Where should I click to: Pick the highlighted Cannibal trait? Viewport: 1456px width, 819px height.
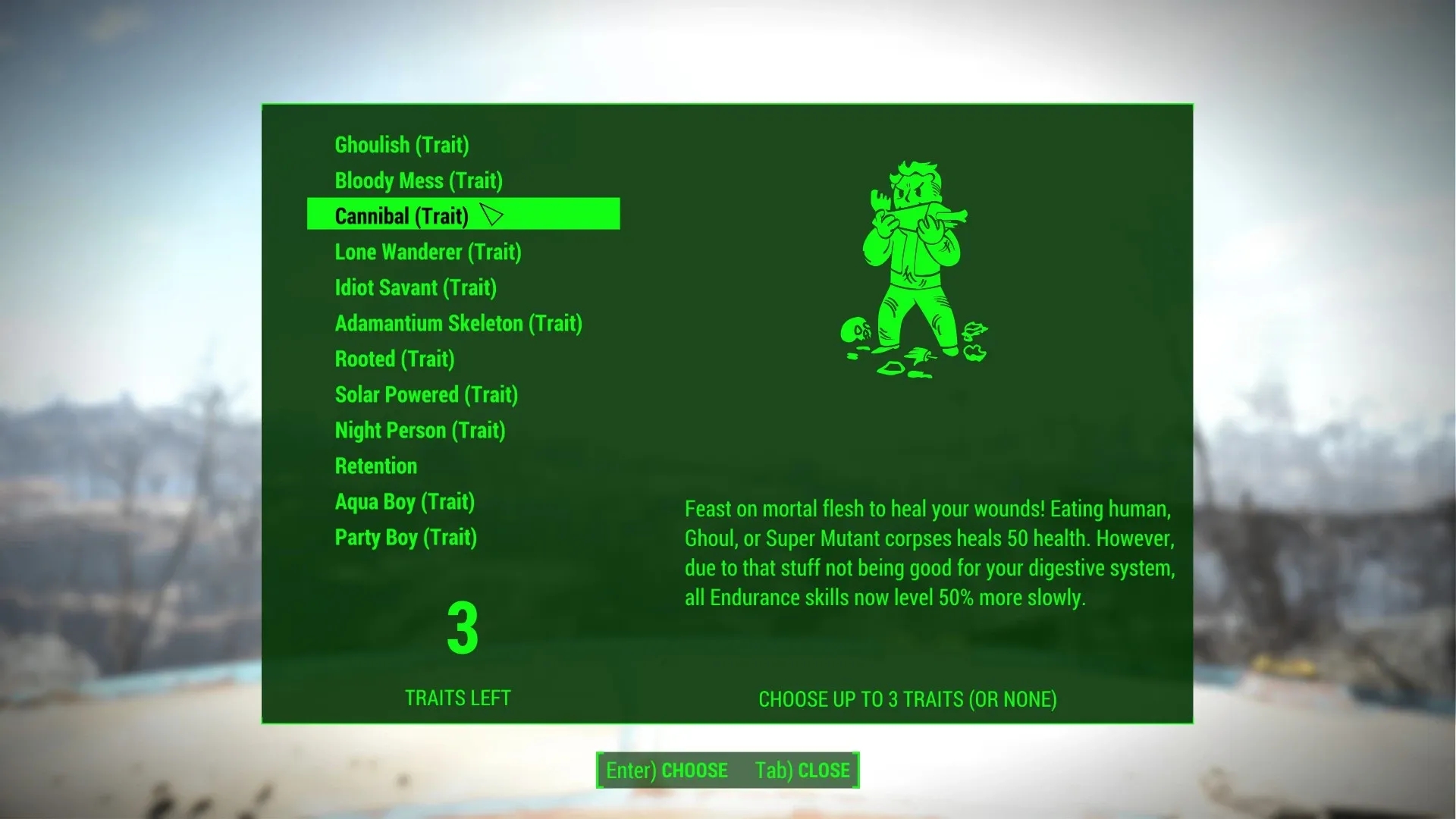pos(402,216)
